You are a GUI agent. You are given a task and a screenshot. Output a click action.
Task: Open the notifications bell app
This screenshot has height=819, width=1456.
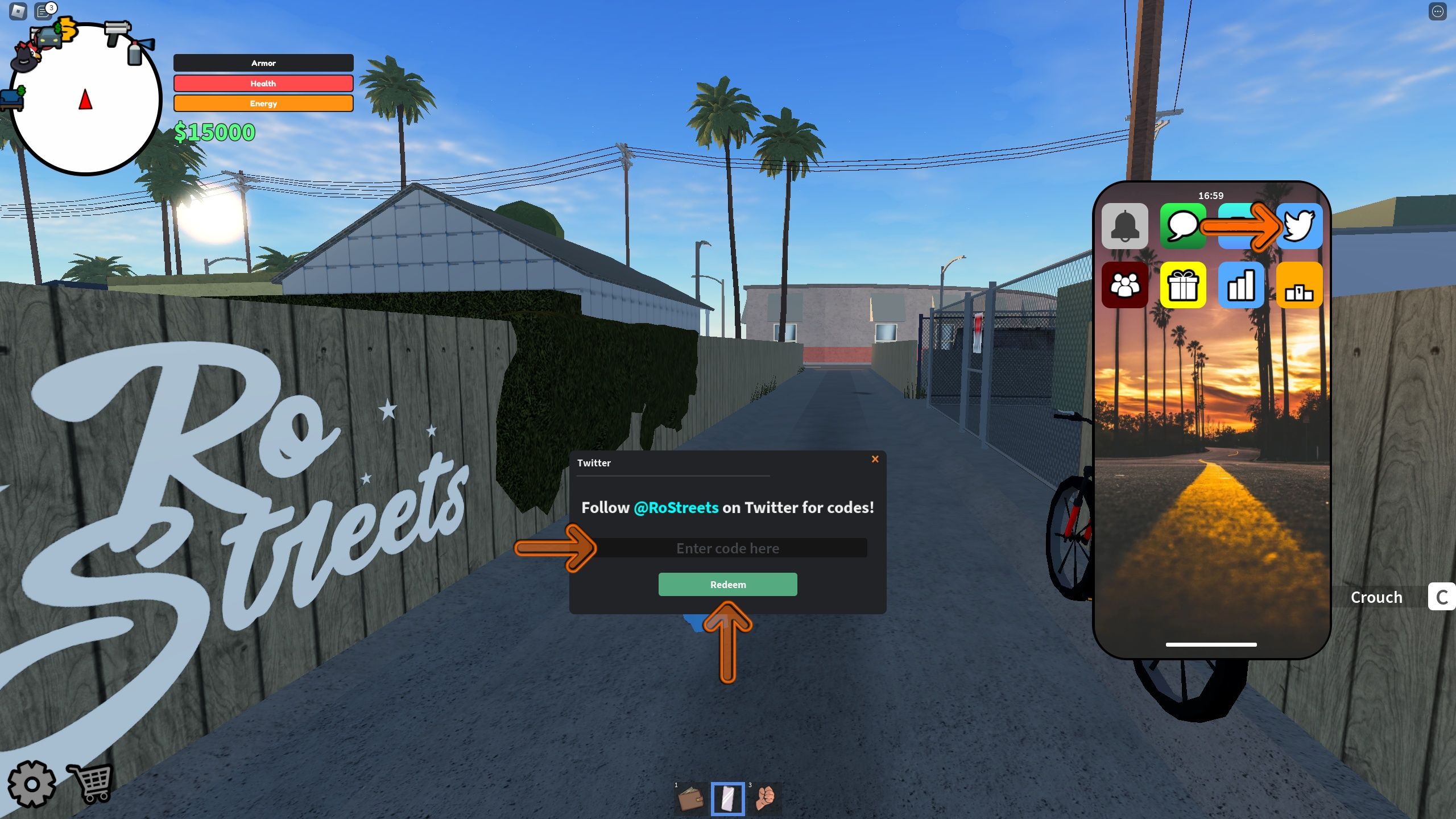pos(1126,226)
